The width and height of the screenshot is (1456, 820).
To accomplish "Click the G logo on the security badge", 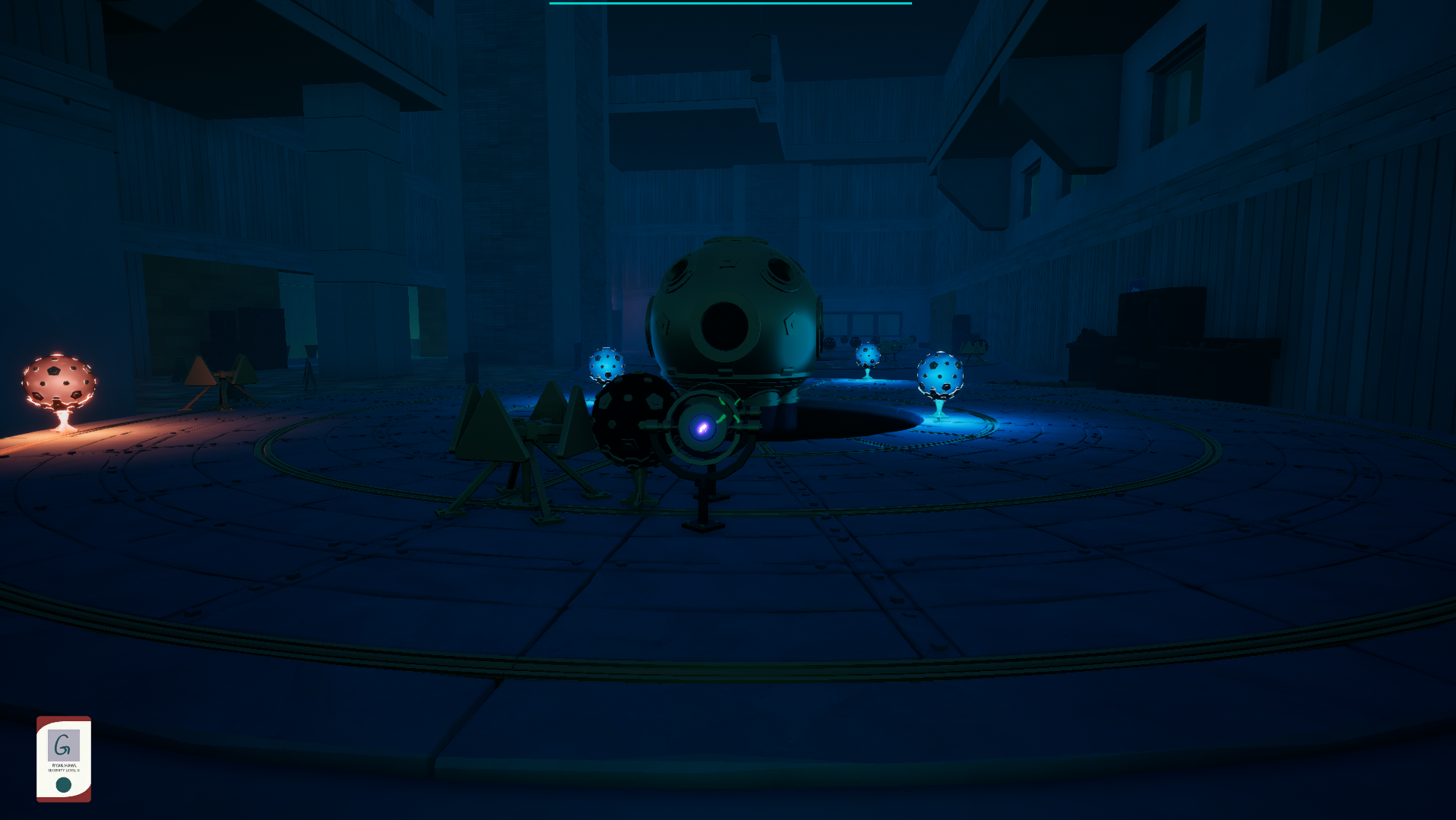I will 64,746.
